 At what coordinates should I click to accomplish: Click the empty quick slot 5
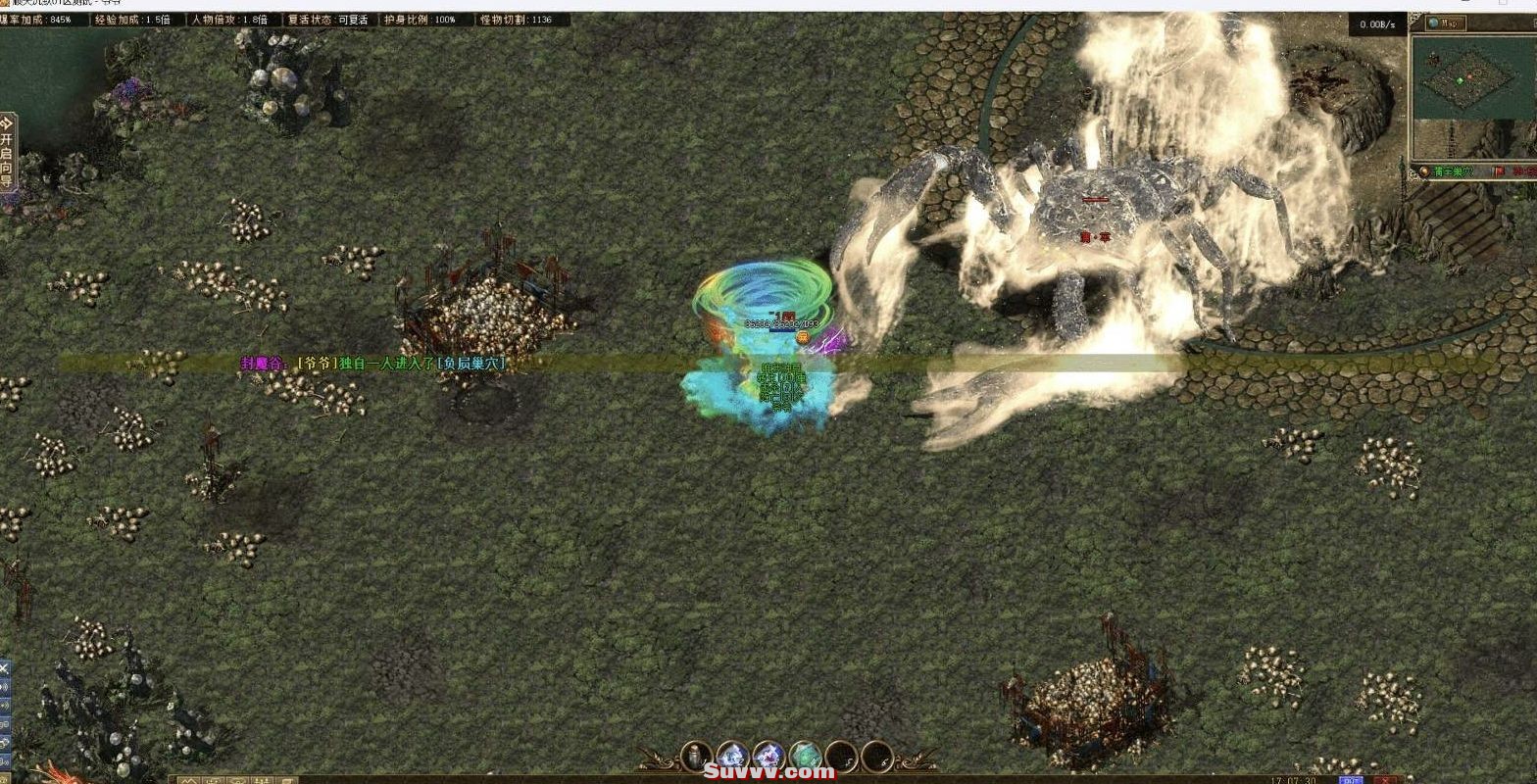841,756
